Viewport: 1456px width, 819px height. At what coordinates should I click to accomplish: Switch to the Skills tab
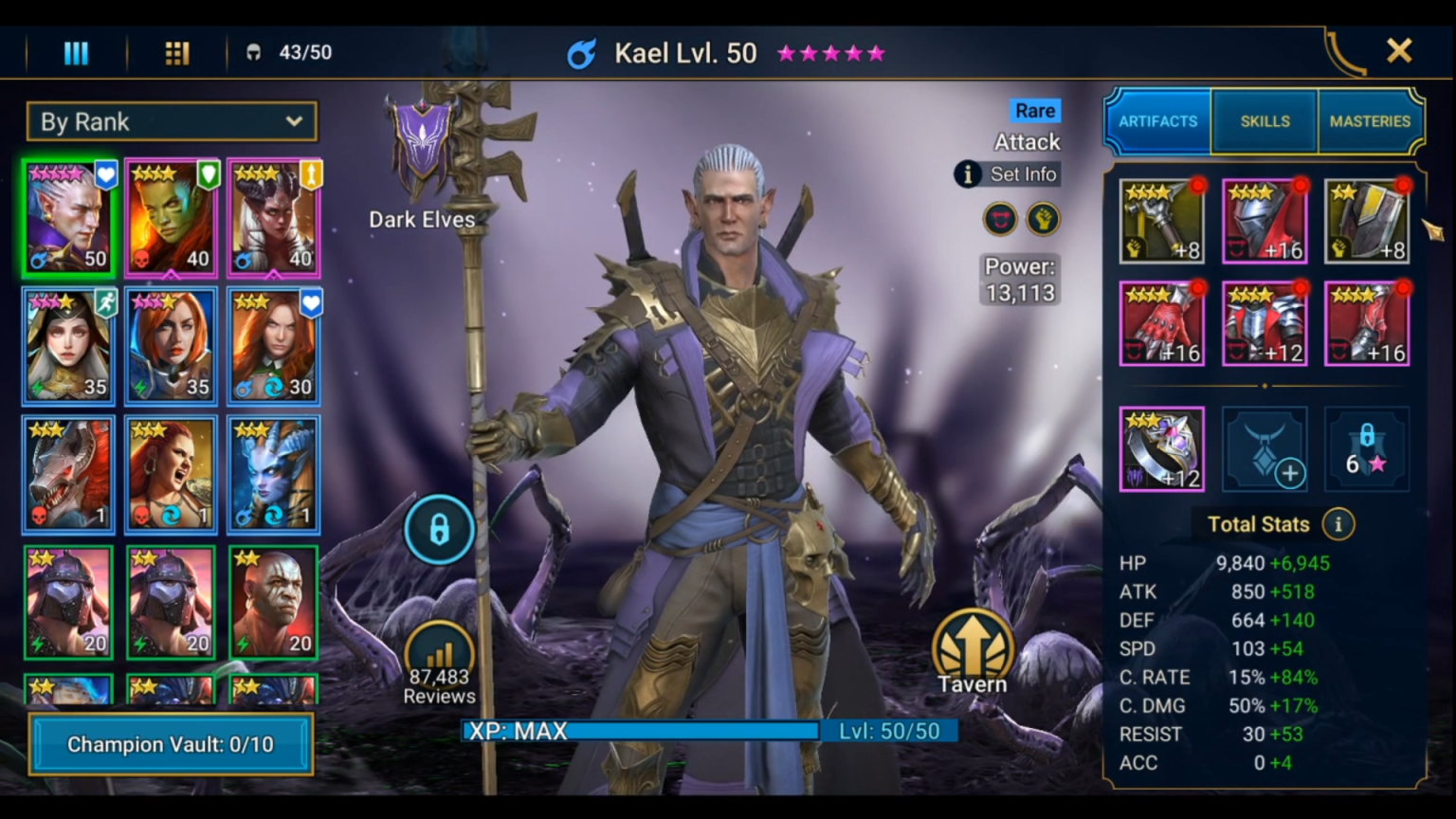pos(1264,121)
